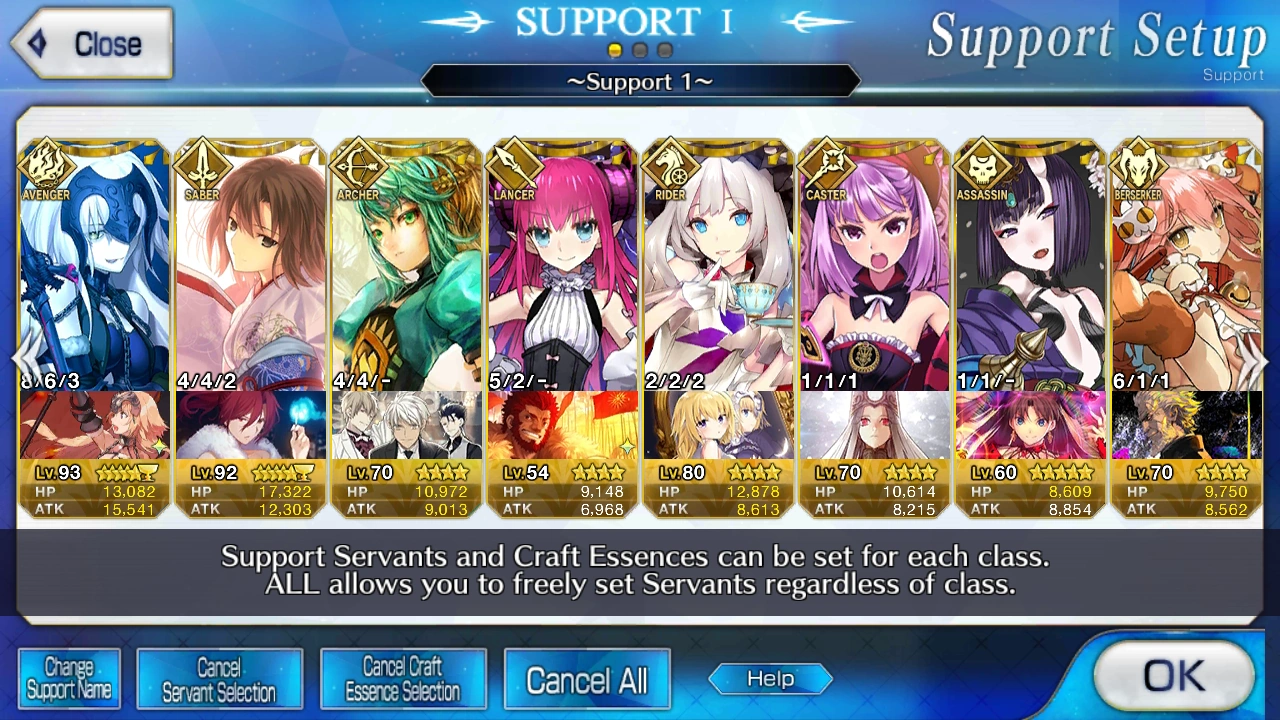
Task: Click Cancel Servant Selection
Action: click(x=219, y=678)
